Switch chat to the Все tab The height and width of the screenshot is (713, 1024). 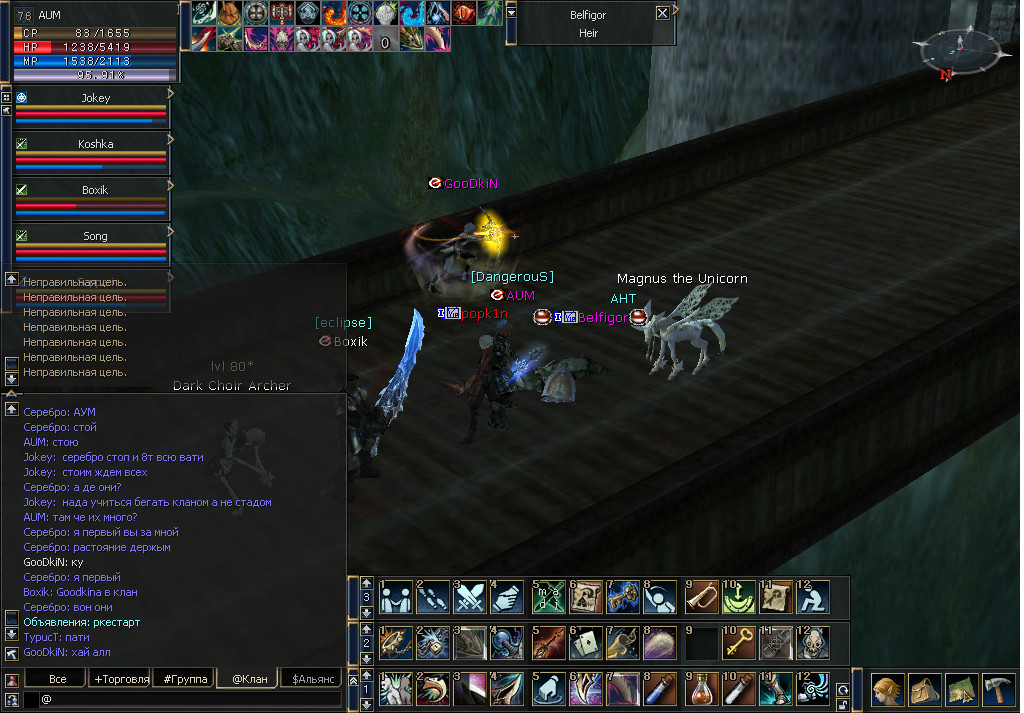pyautogui.click(x=57, y=679)
